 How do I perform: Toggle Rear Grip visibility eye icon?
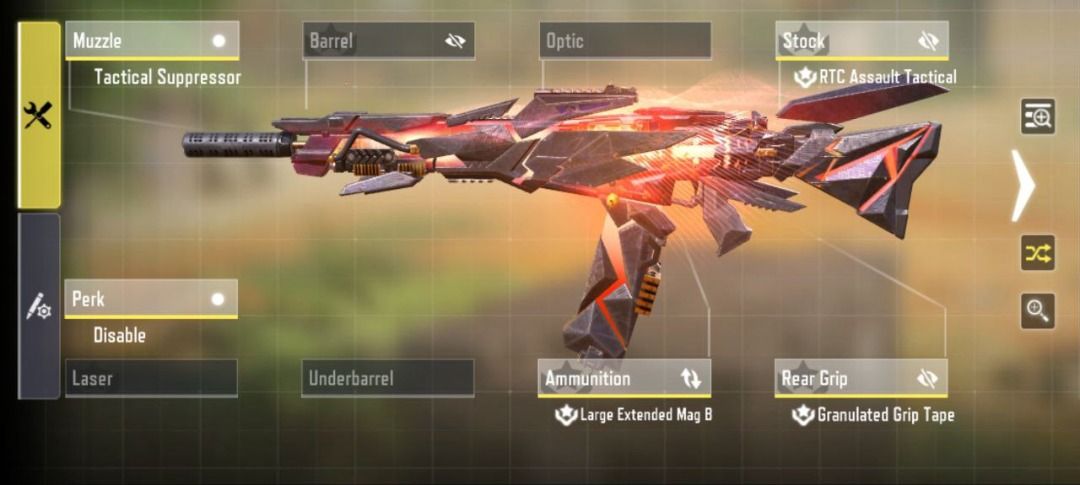(928, 379)
